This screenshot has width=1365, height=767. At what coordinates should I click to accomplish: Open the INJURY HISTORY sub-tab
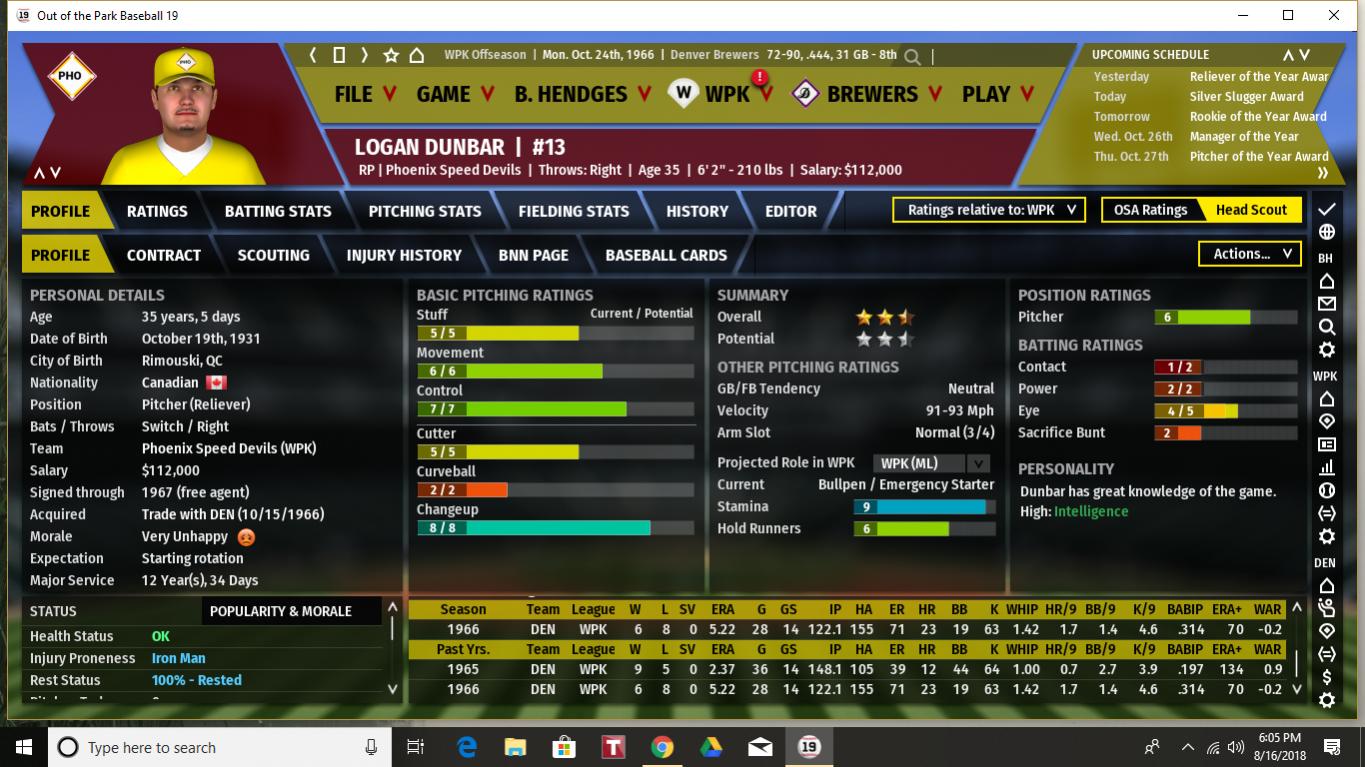[404, 255]
